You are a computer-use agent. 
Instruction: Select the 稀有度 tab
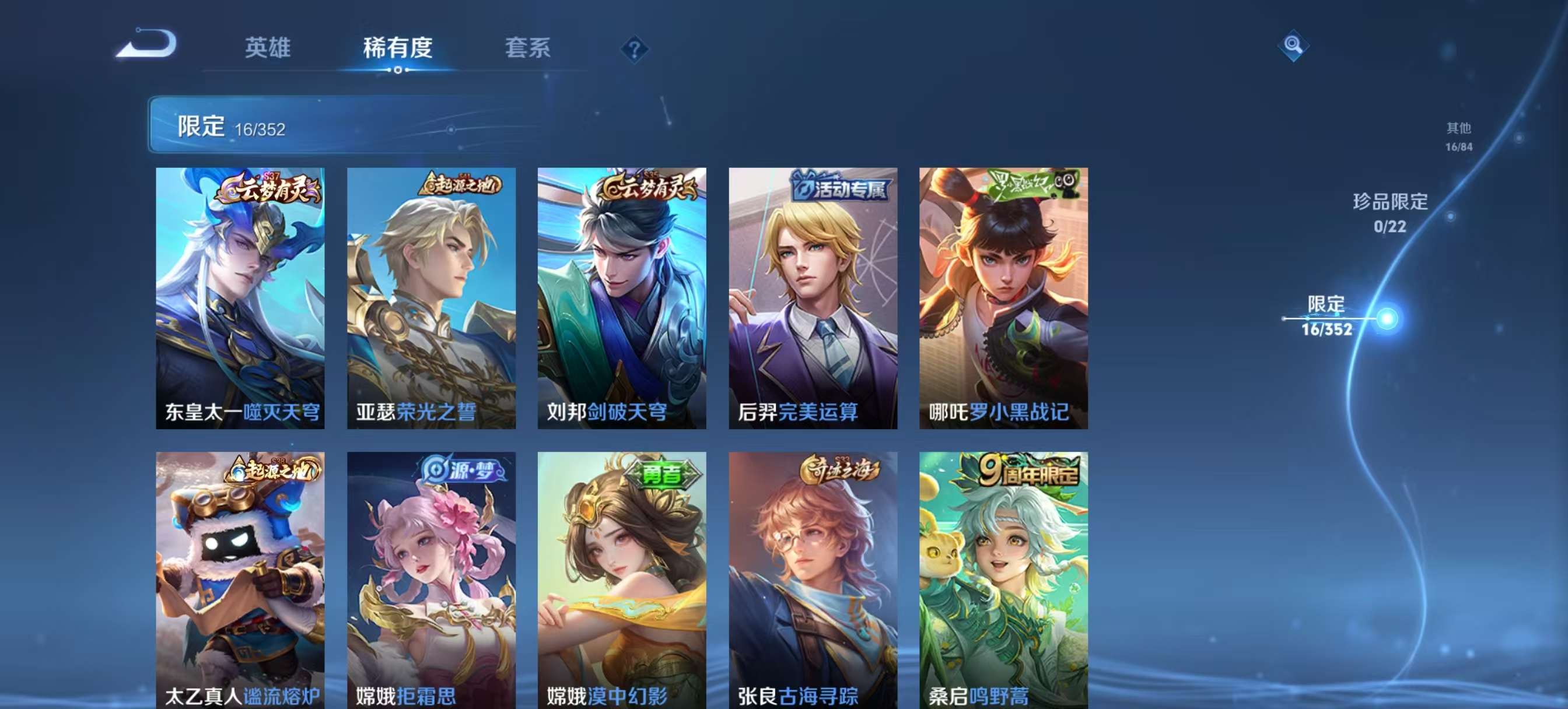(397, 49)
